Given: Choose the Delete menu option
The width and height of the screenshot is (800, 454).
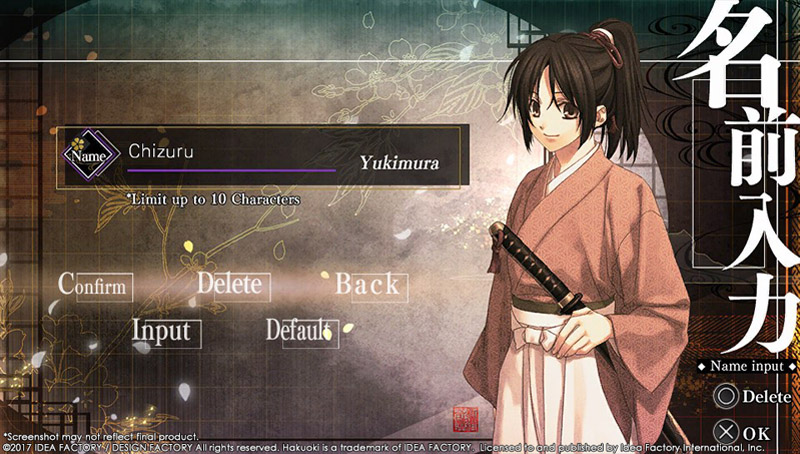Looking at the screenshot, I should pyautogui.click(x=230, y=284).
